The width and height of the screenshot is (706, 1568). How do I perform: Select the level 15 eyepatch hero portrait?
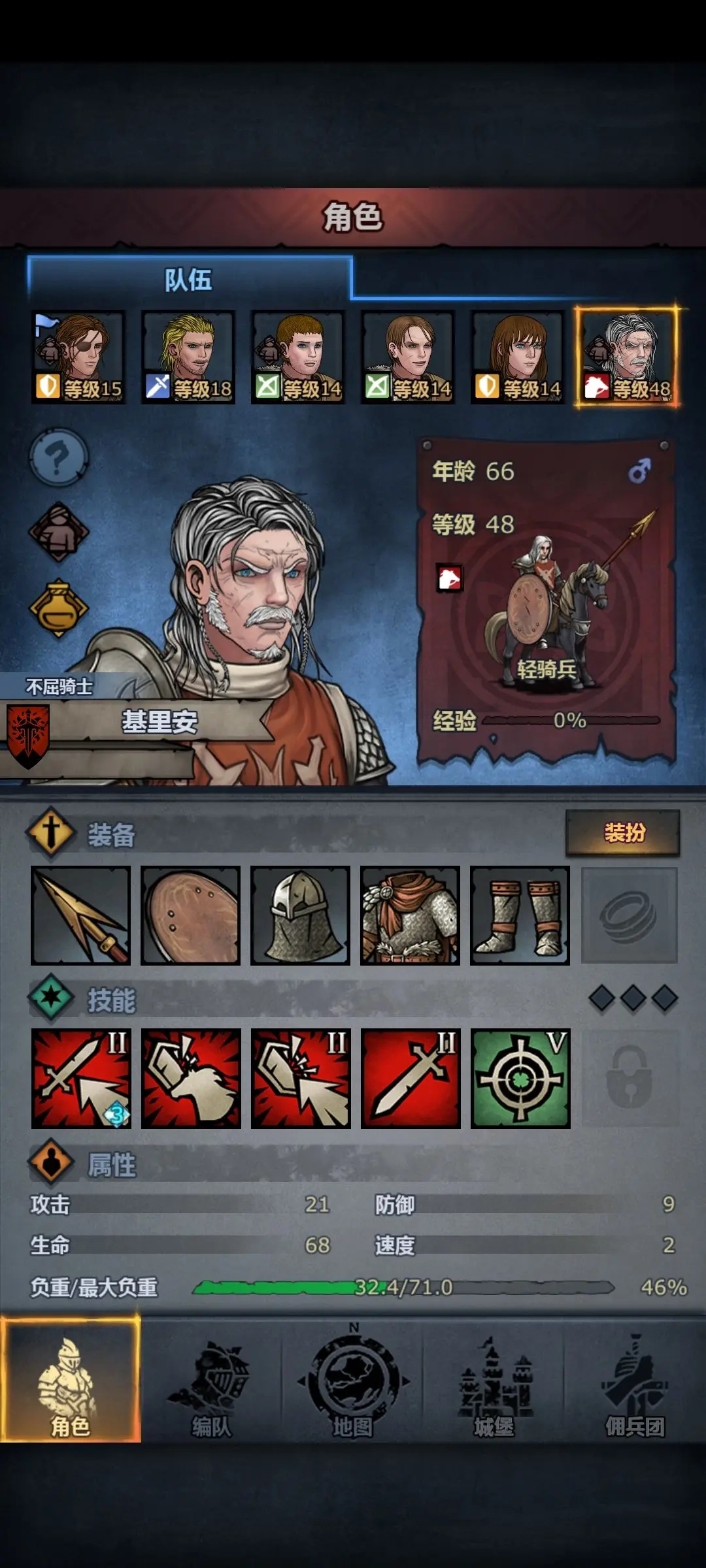point(78,357)
